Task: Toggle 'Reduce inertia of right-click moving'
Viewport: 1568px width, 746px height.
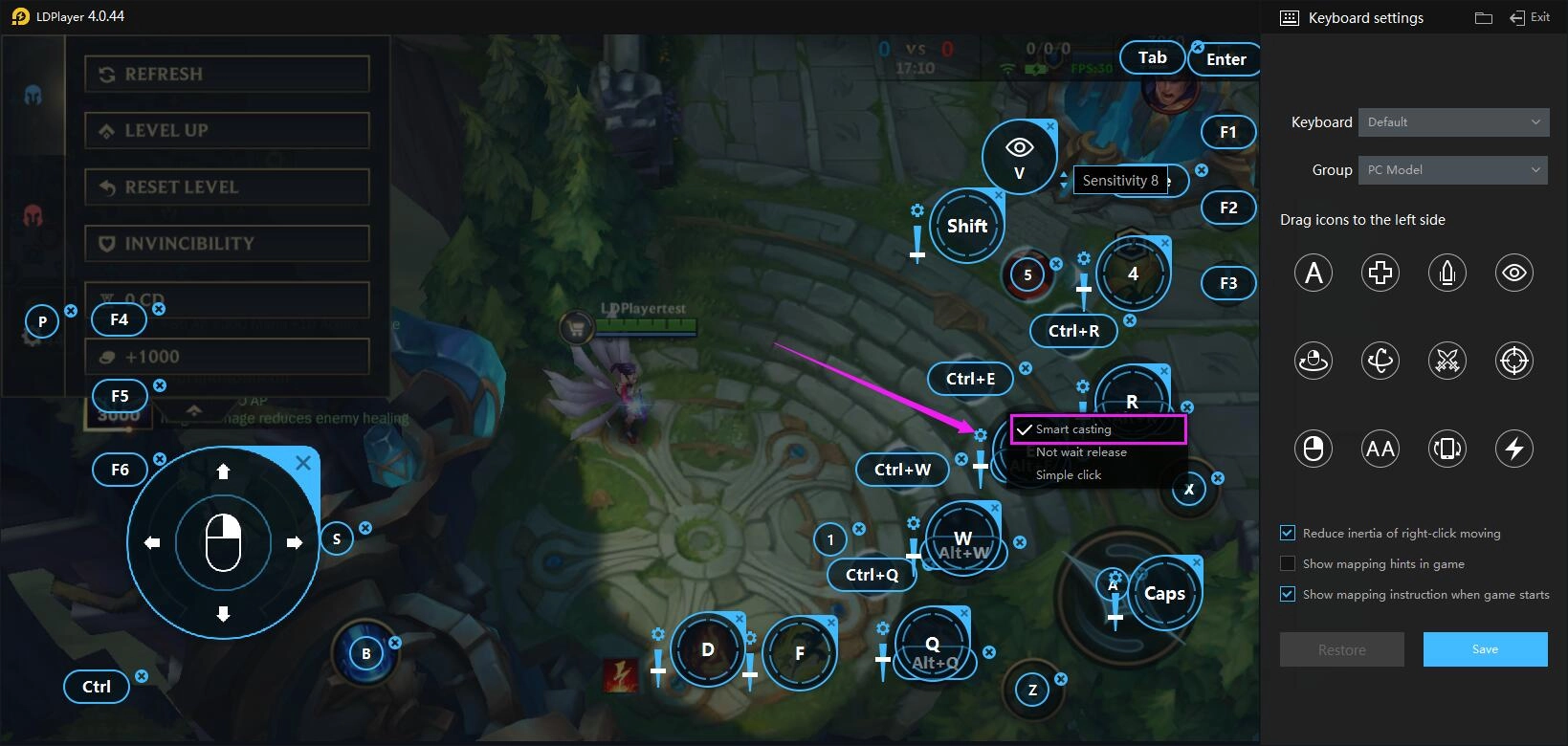Action: coord(1287,533)
